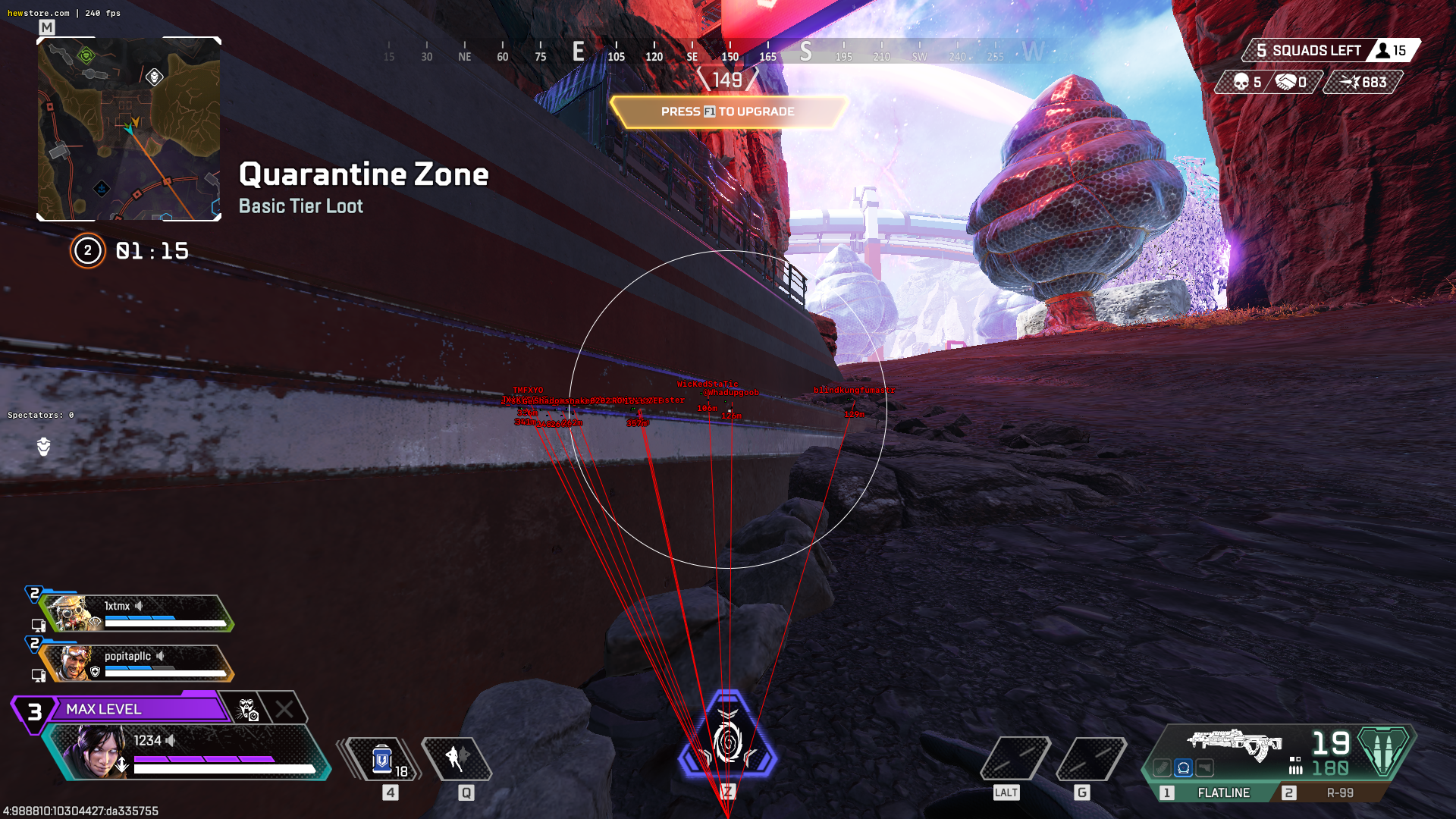The image size is (1456, 819).
Task: Select teammate 1xtmx's status card
Action: pos(136,613)
